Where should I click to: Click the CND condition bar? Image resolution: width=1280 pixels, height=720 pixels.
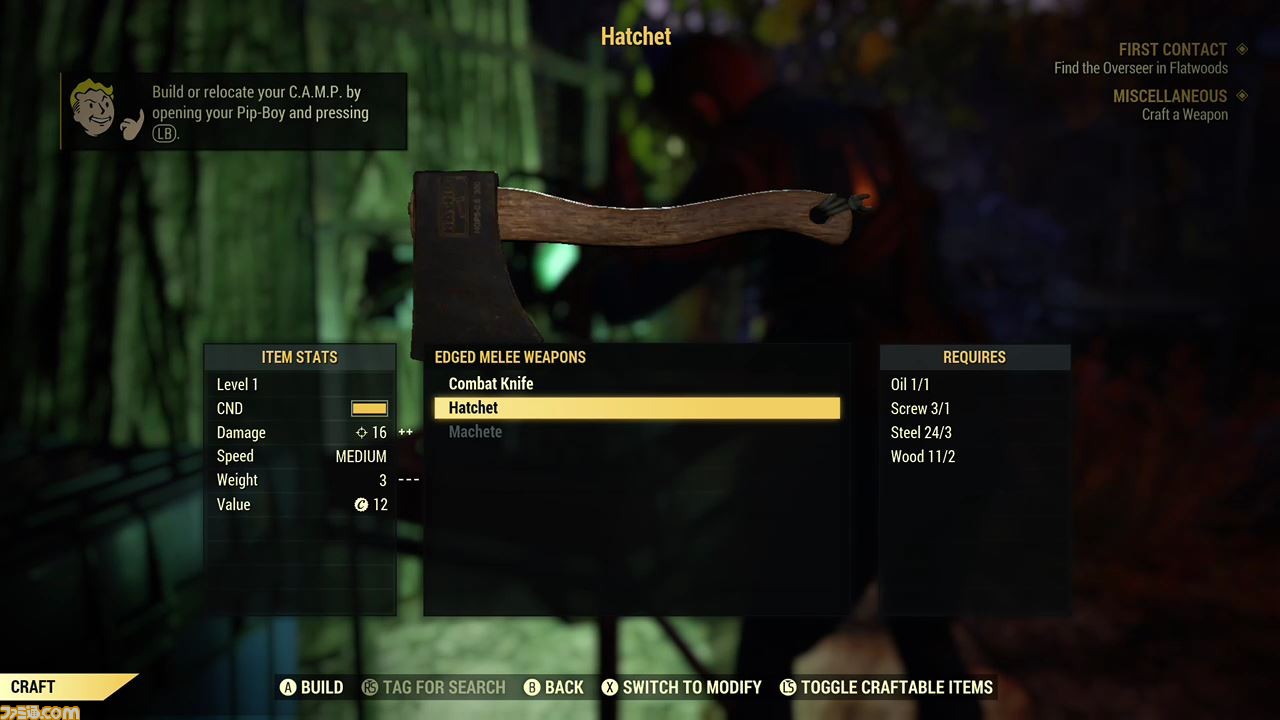(x=369, y=408)
